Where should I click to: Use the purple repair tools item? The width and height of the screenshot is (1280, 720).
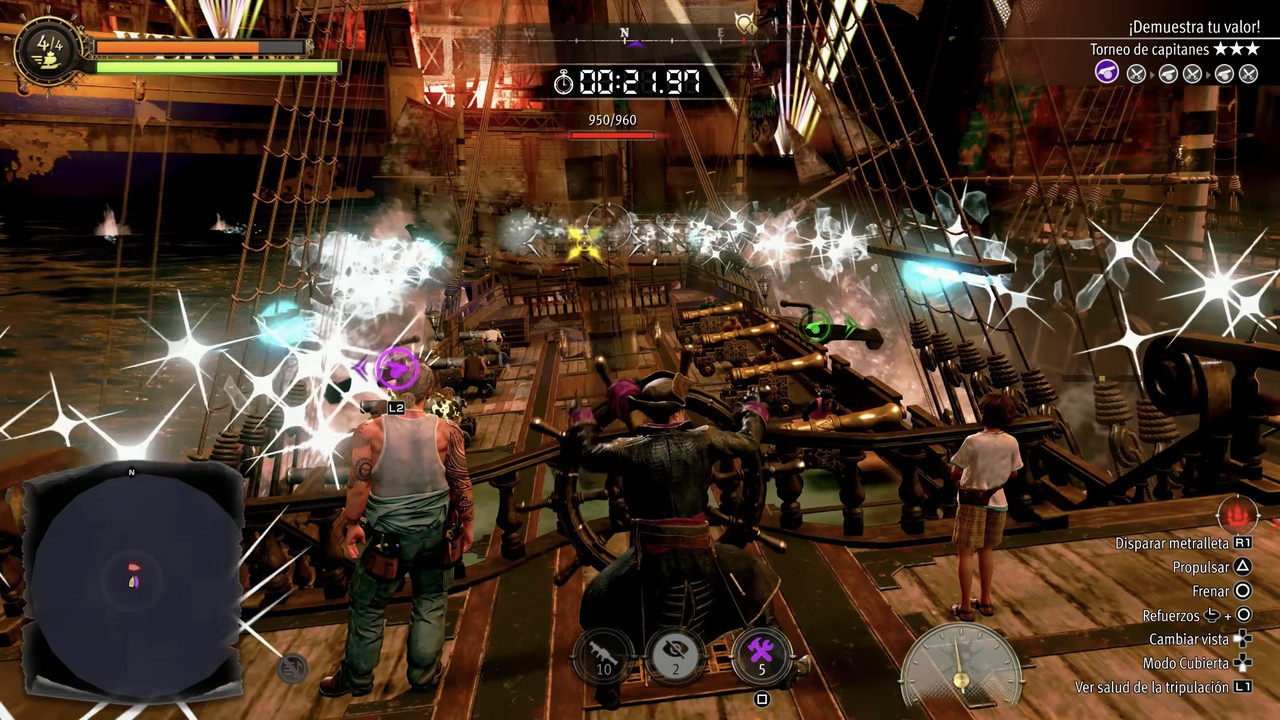click(x=760, y=655)
